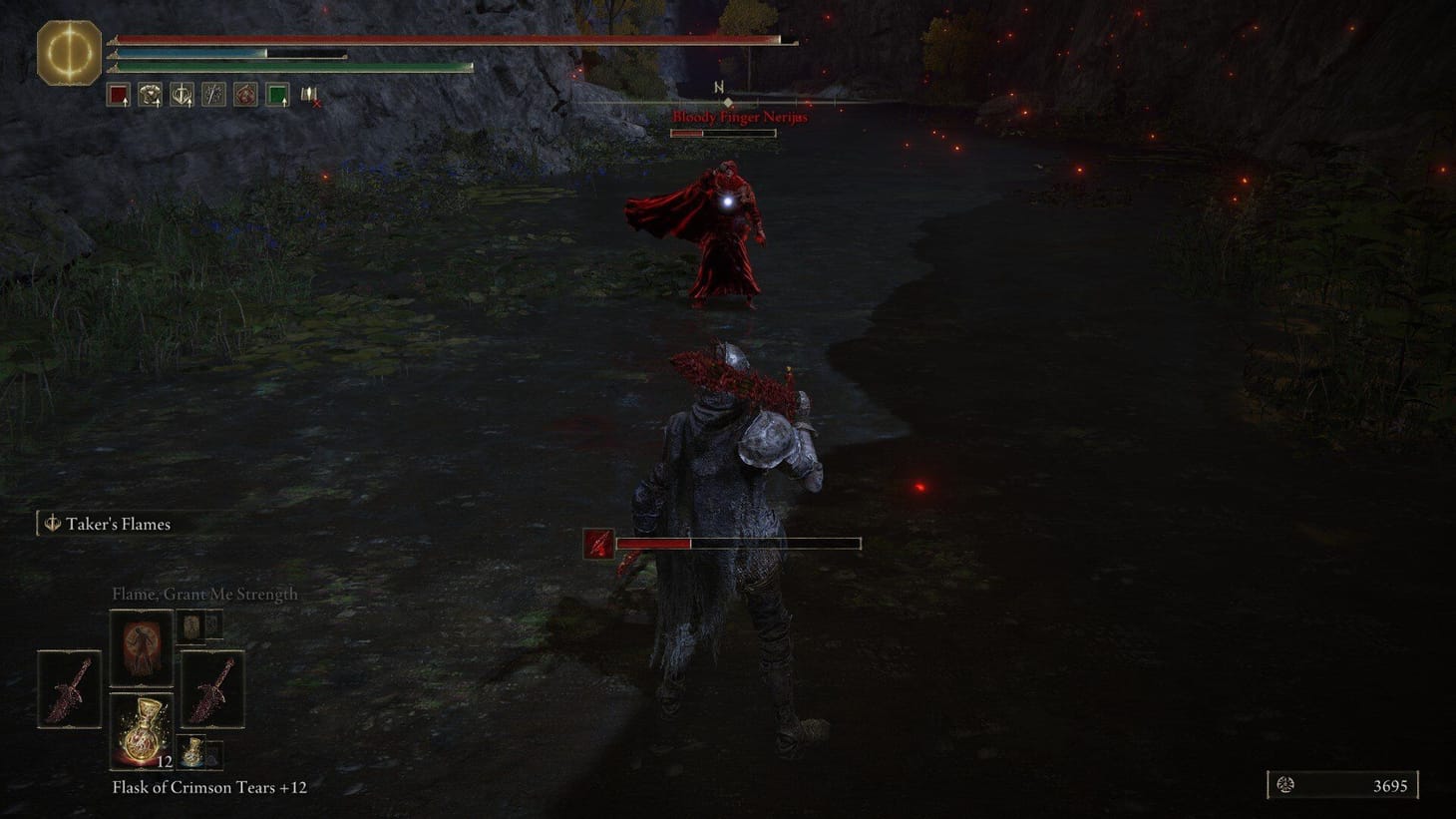Viewport: 1456px width, 819px height.
Task: Select the flame seal status effect icon
Action: pyautogui.click(x=245, y=93)
